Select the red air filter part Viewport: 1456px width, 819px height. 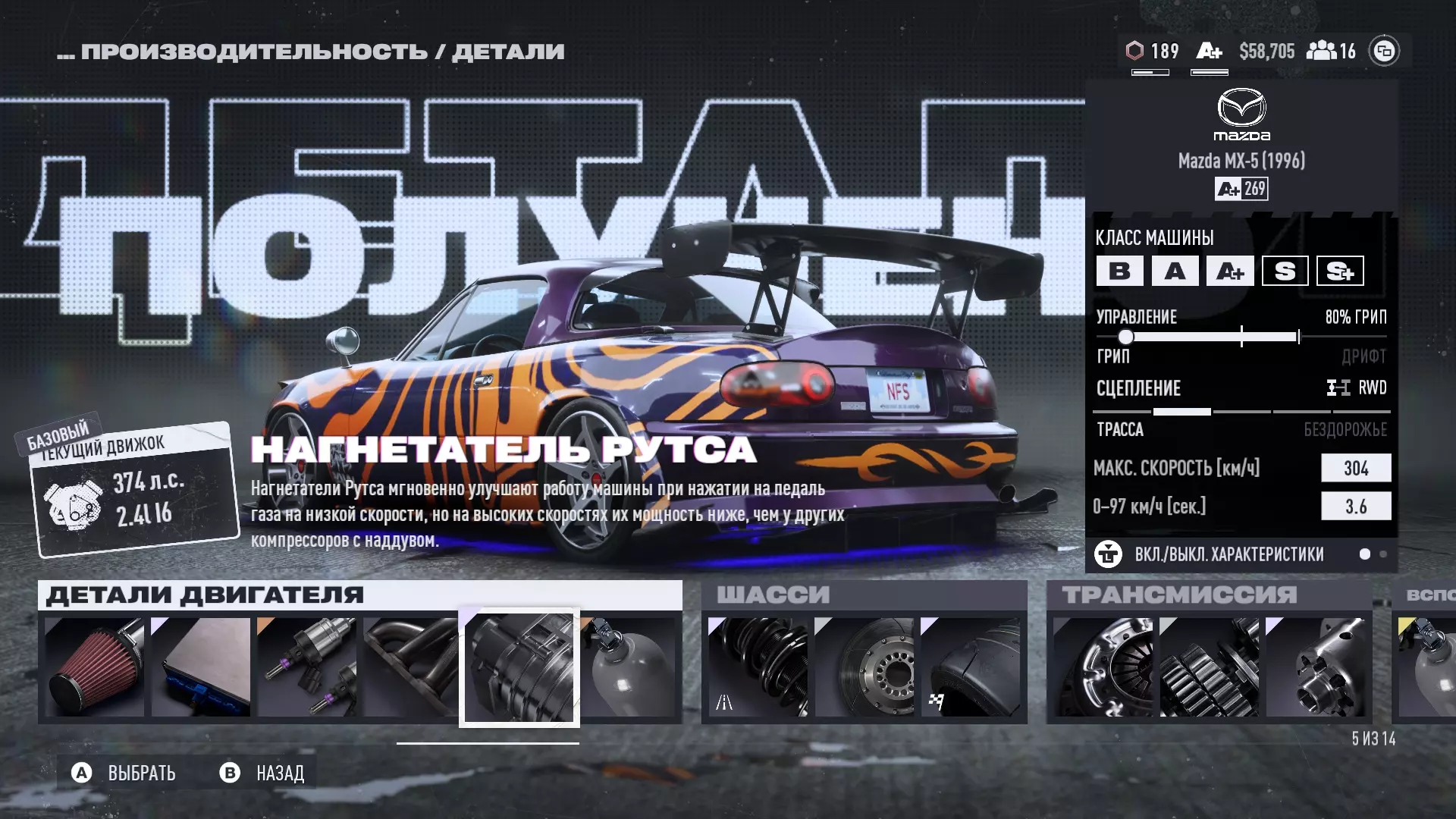tap(95, 667)
